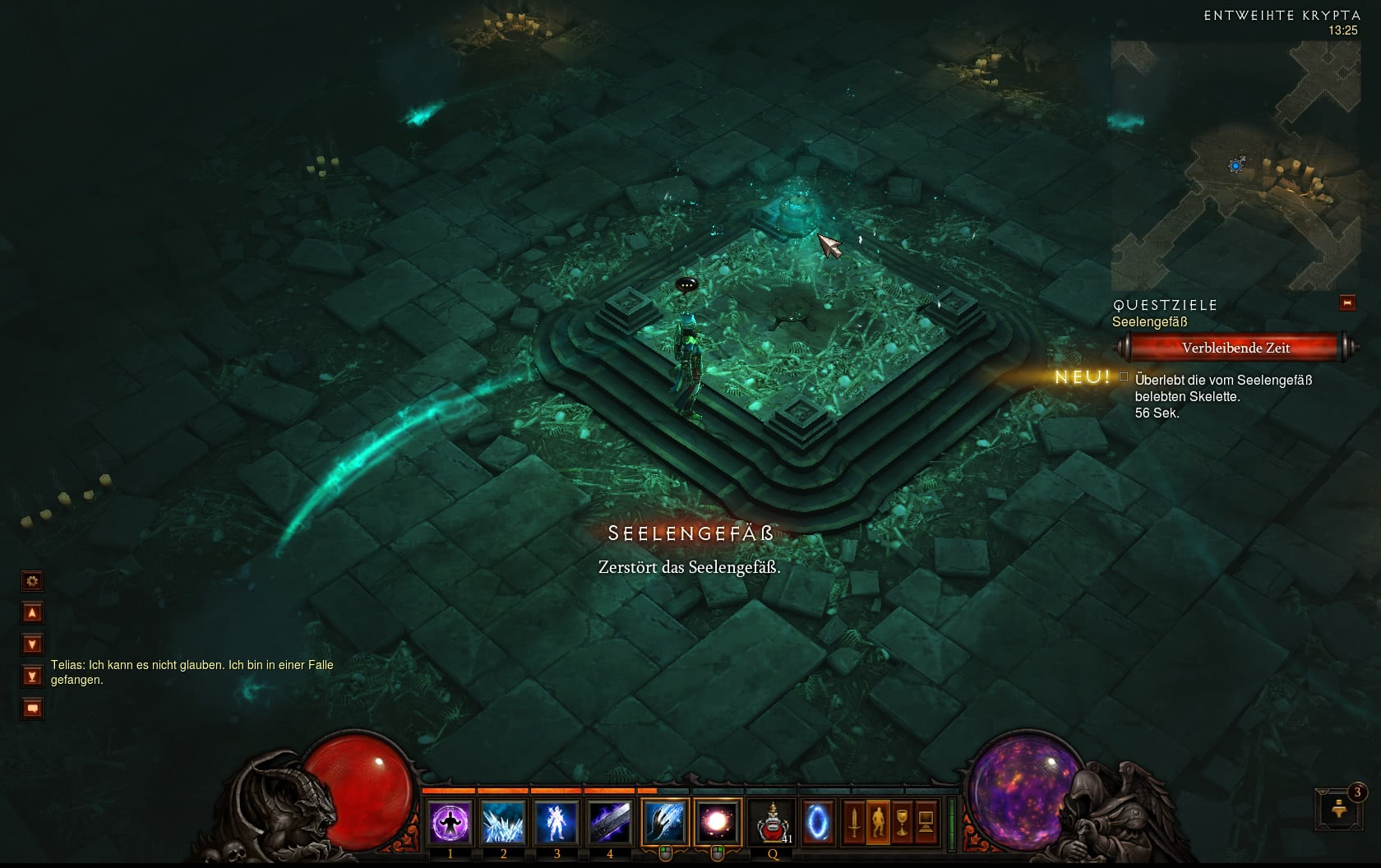The height and width of the screenshot is (868, 1381).
Task: Trigger the purple blade skill in slot 4
Action: tap(610, 822)
